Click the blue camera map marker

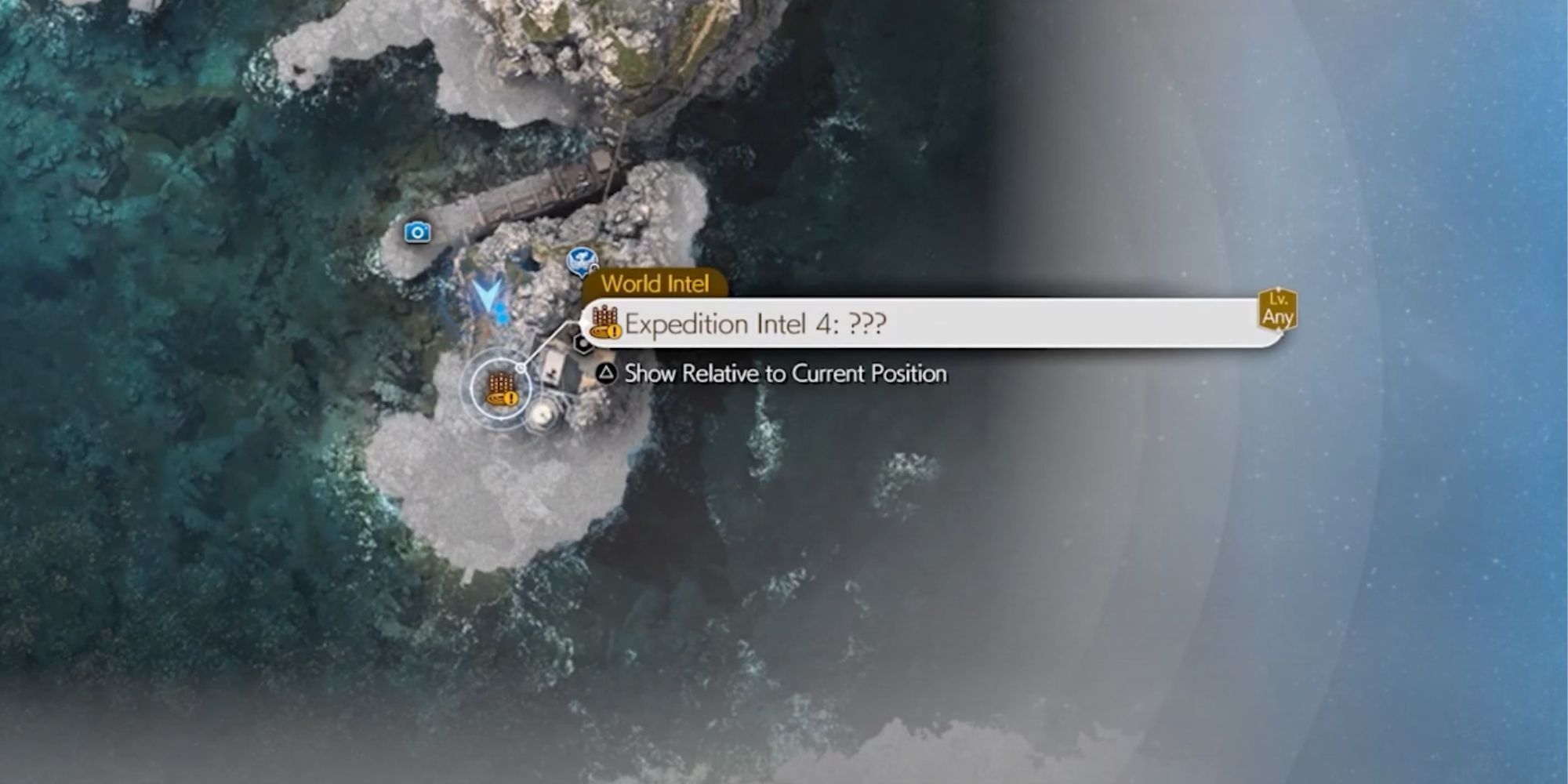[x=417, y=232]
